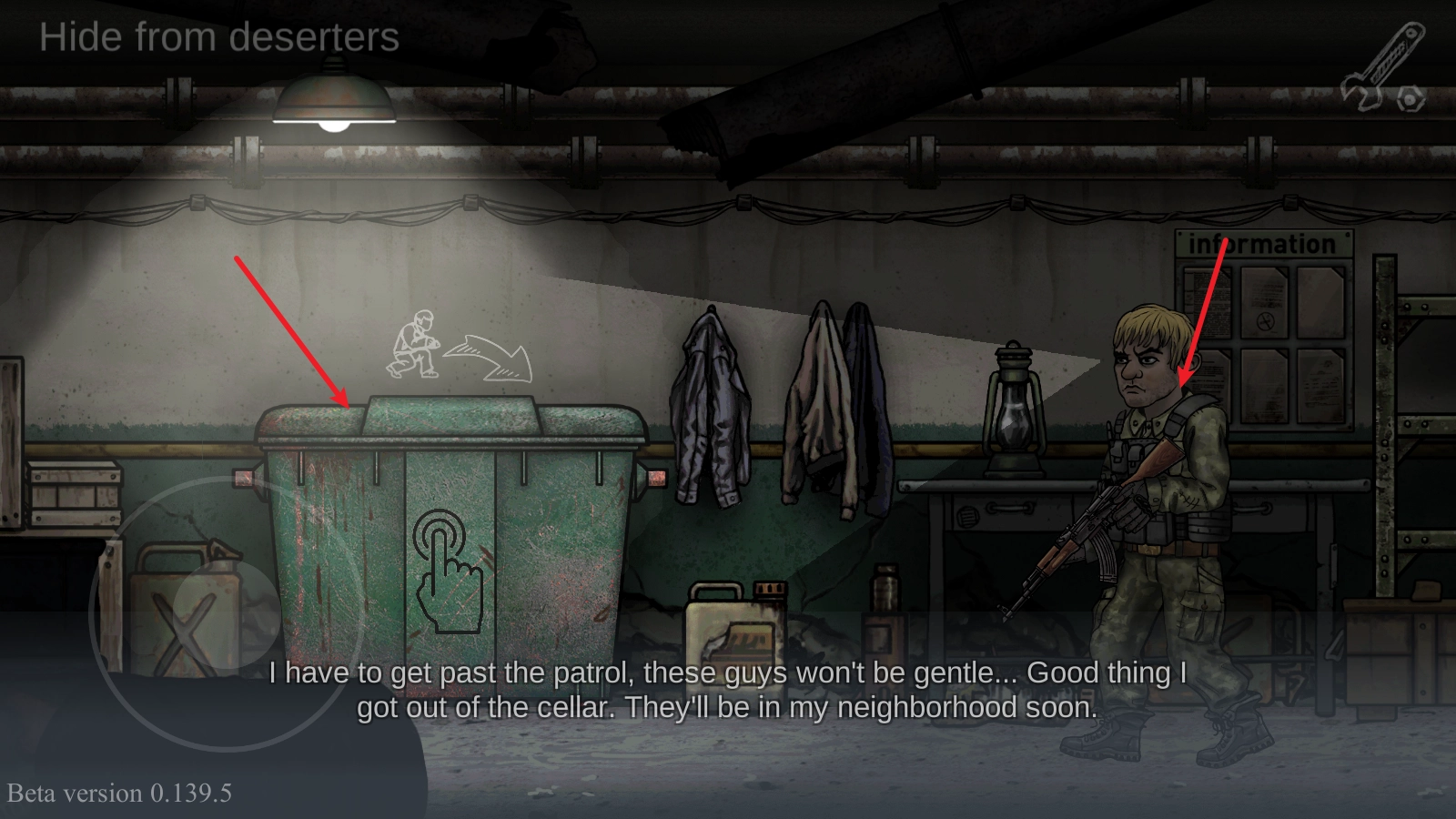Open settings via the wrench and gear icon
This screenshot has width=1456, height=819.
pyautogui.click(x=1383, y=71)
